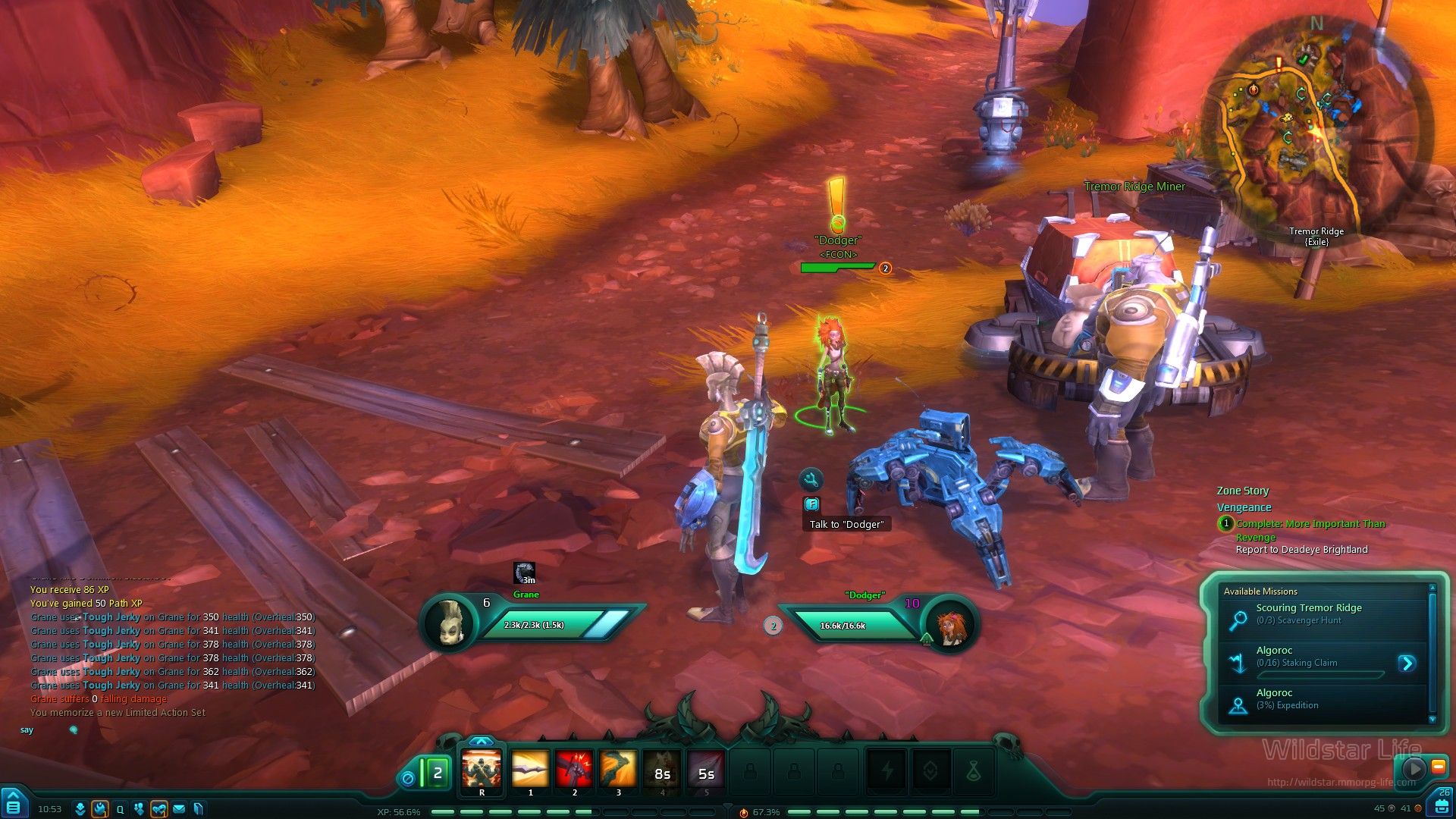
Task: Click the ability on 8s cooldown
Action: click(x=662, y=773)
